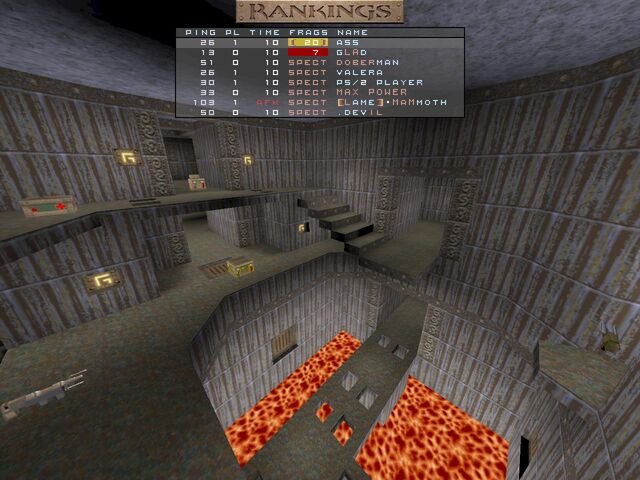Select the PS/2 PLAYER entry

(x=320, y=82)
